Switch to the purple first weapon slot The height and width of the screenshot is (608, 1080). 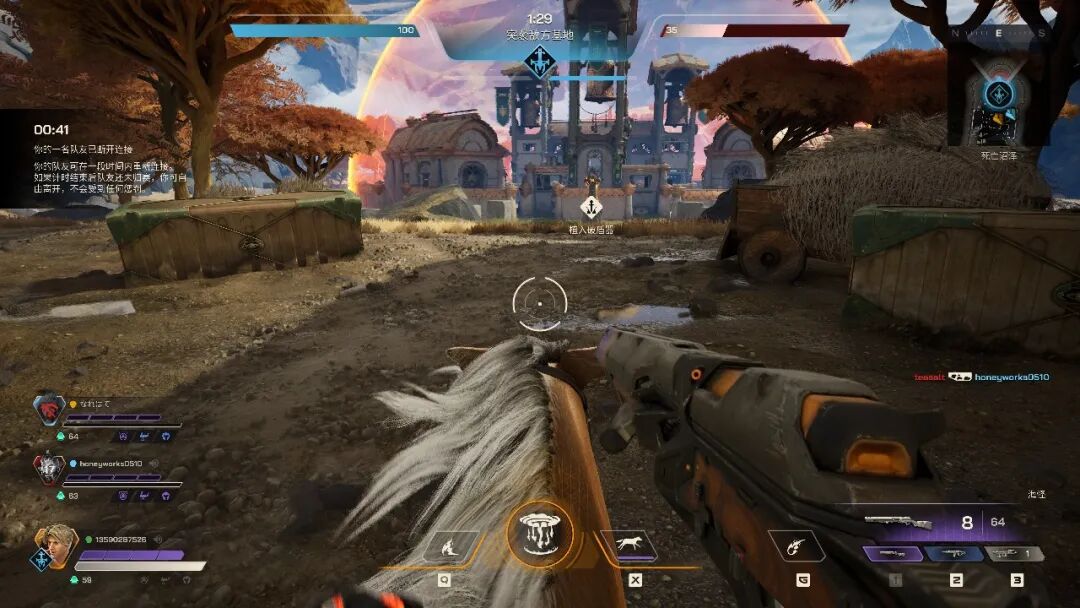tap(892, 553)
